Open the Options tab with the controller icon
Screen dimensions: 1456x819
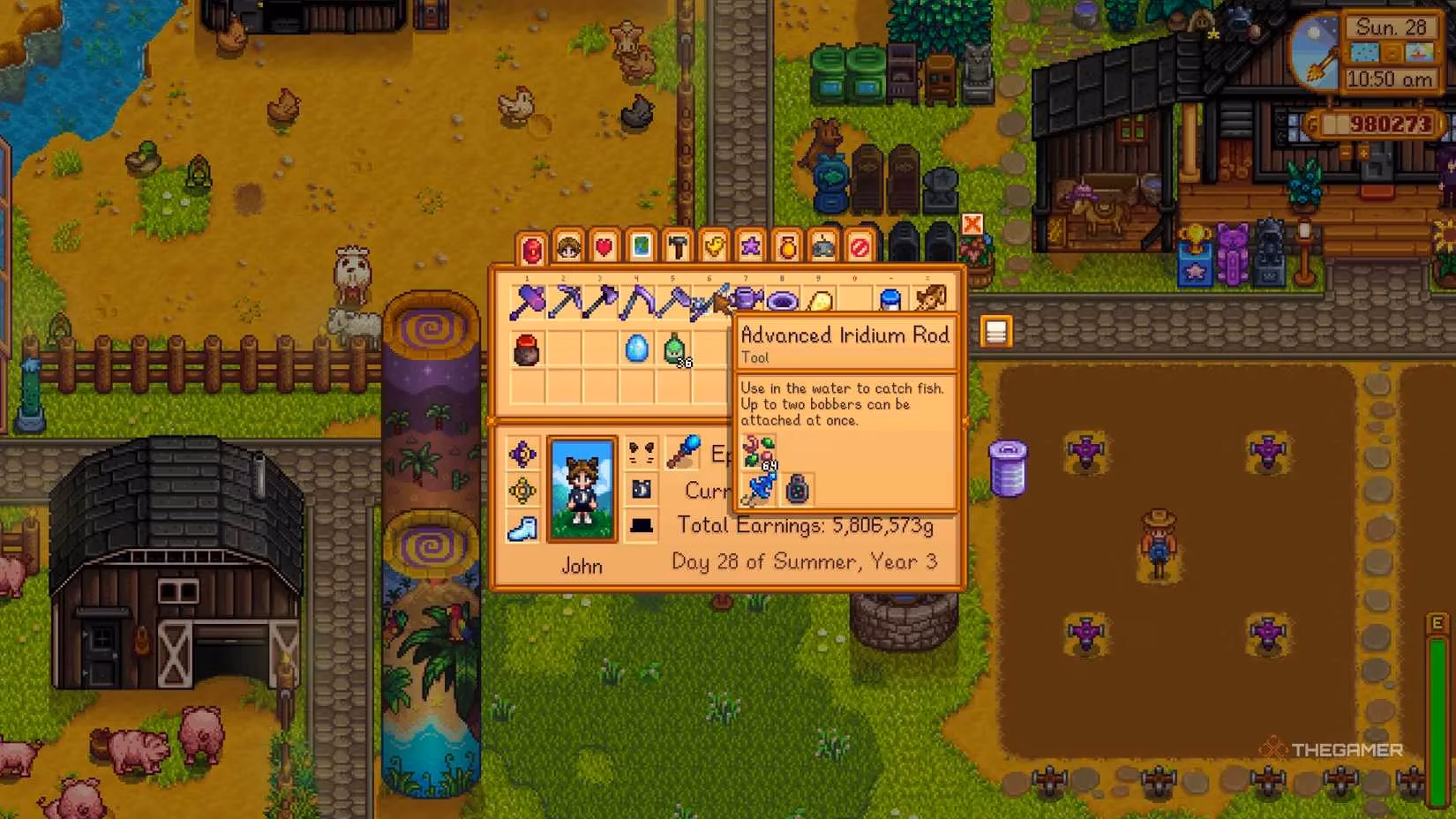823,248
